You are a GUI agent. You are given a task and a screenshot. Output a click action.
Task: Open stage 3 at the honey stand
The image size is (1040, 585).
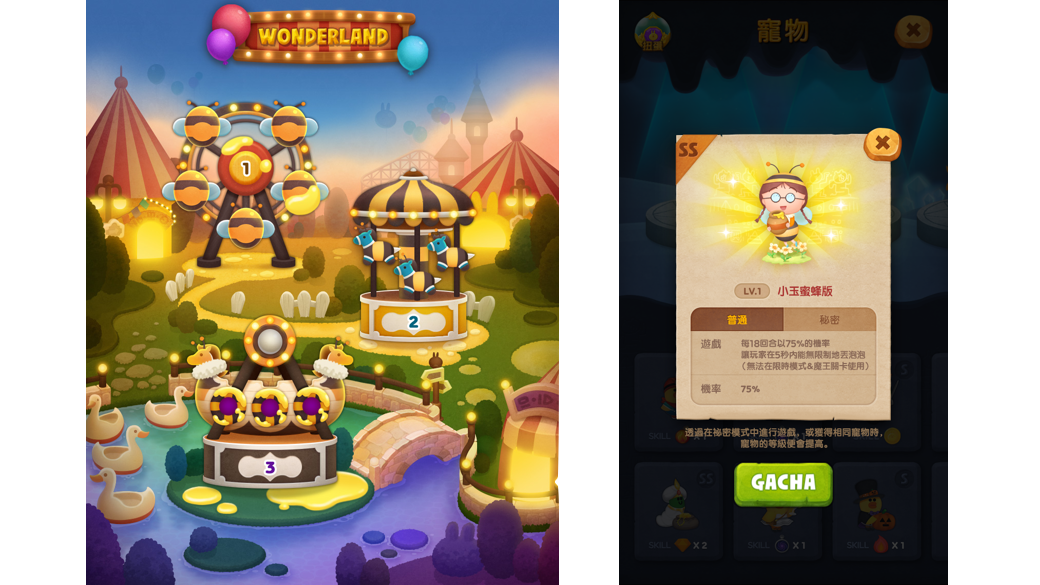269,467
